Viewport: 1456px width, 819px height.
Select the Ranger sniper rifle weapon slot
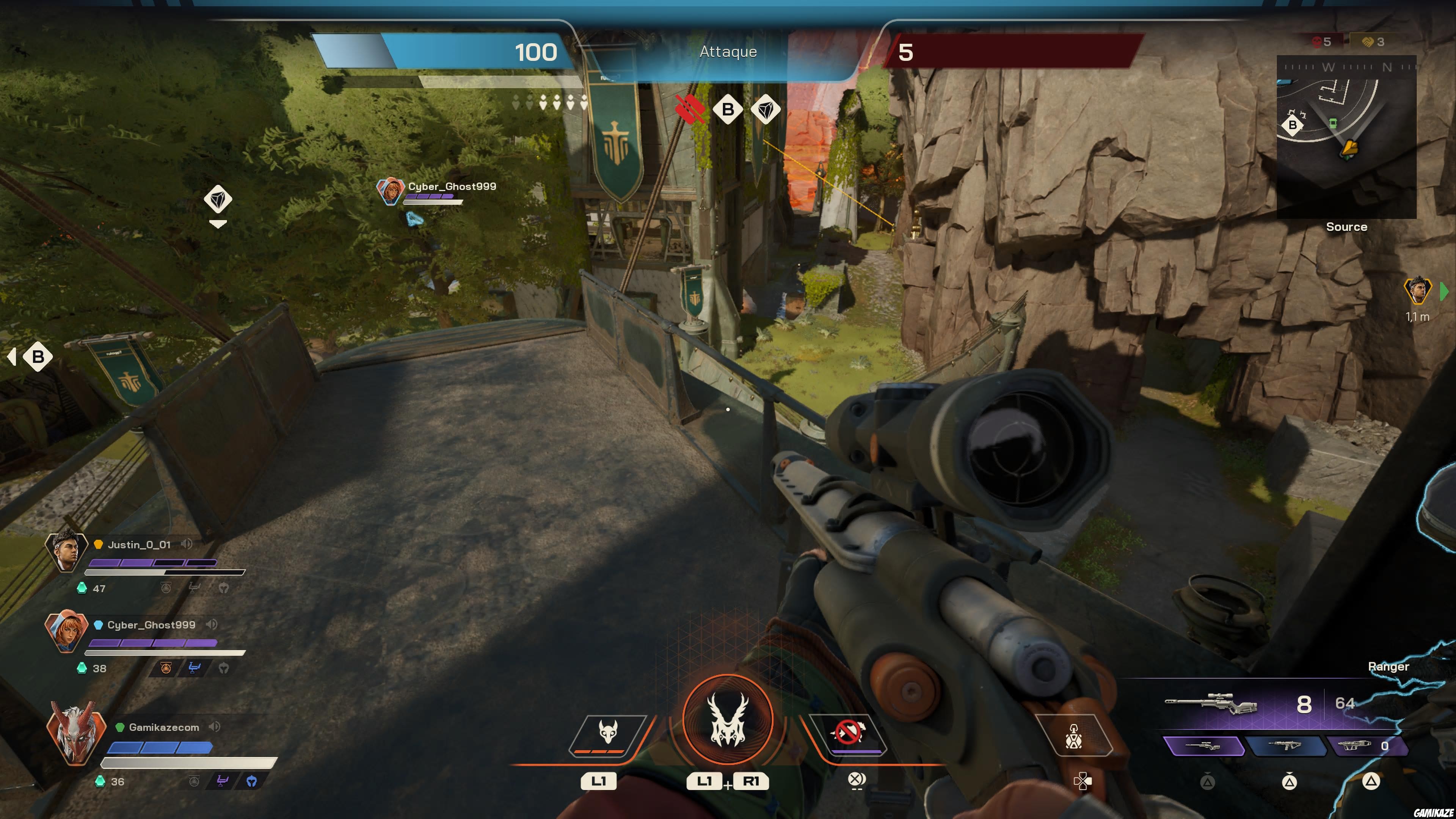coord(1203,746)
